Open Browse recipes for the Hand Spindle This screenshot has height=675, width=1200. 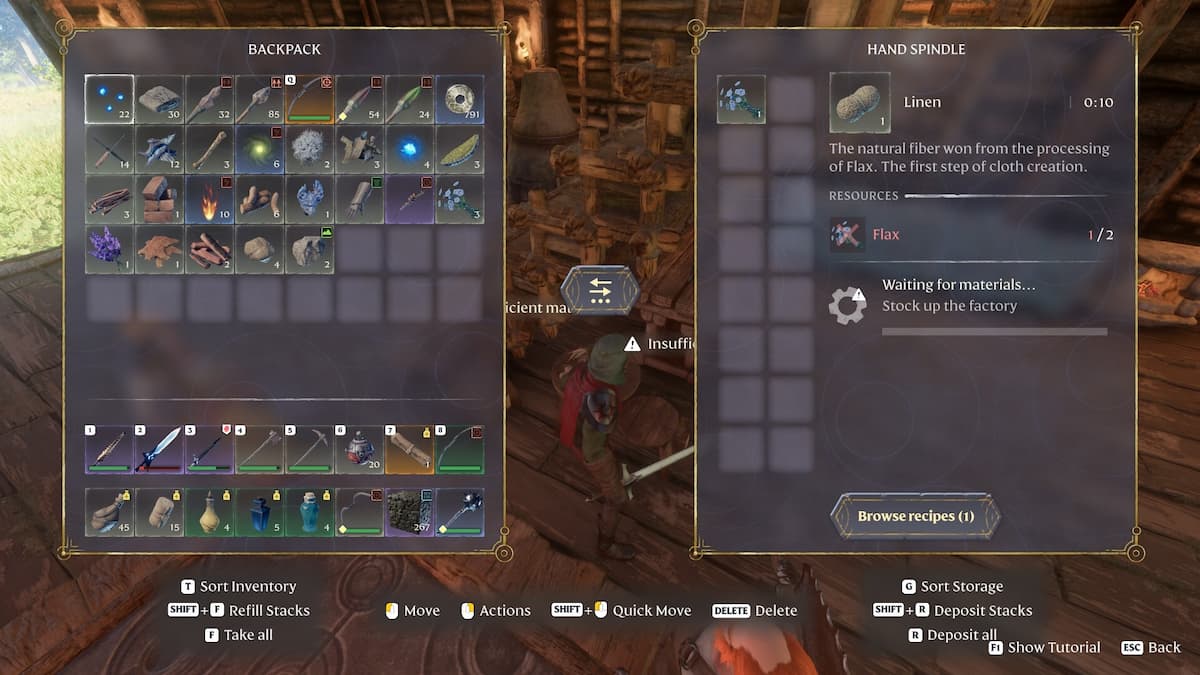tap(915, 516)
